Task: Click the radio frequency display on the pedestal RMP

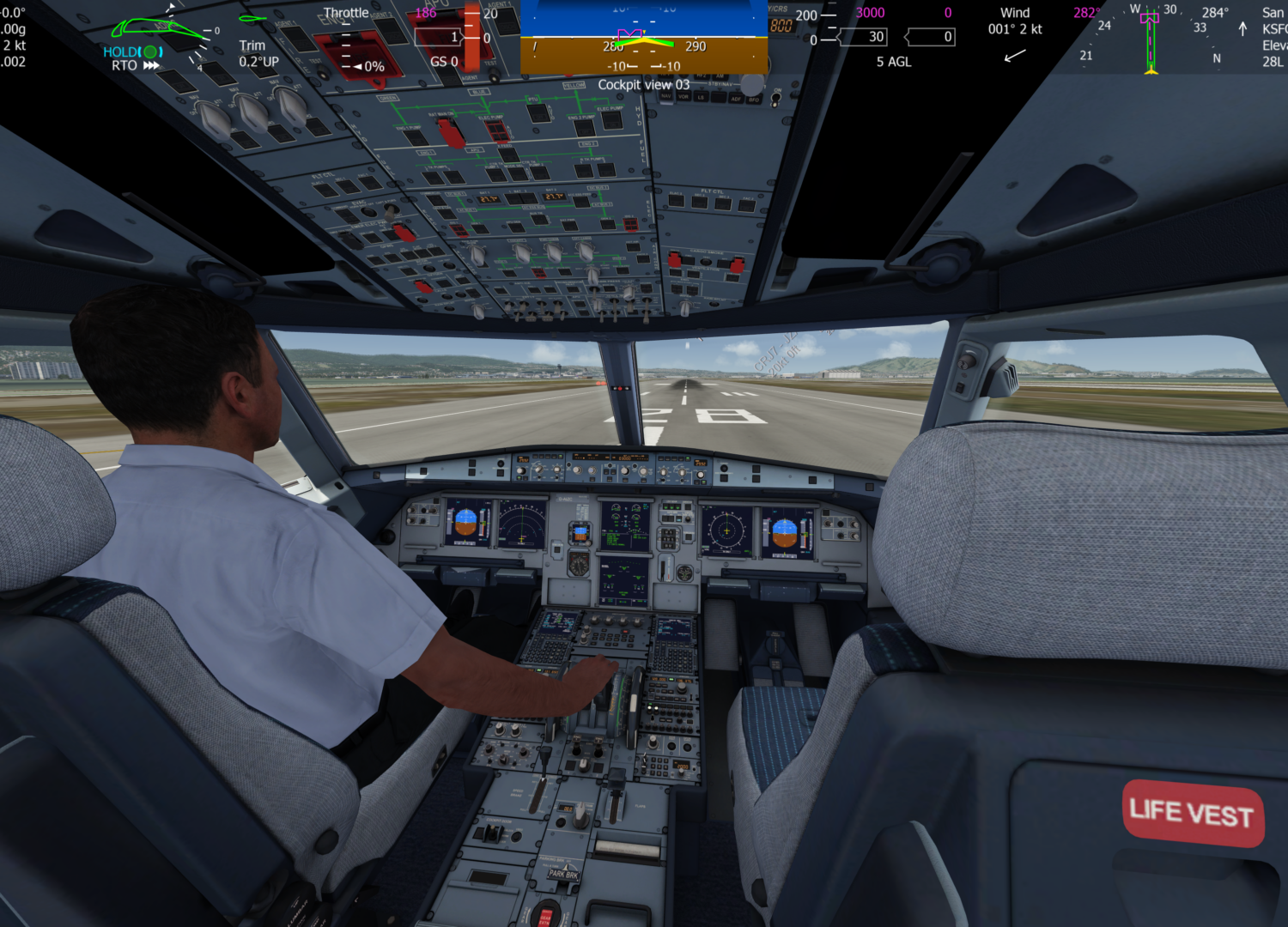Action: click(x=658, y=679)
